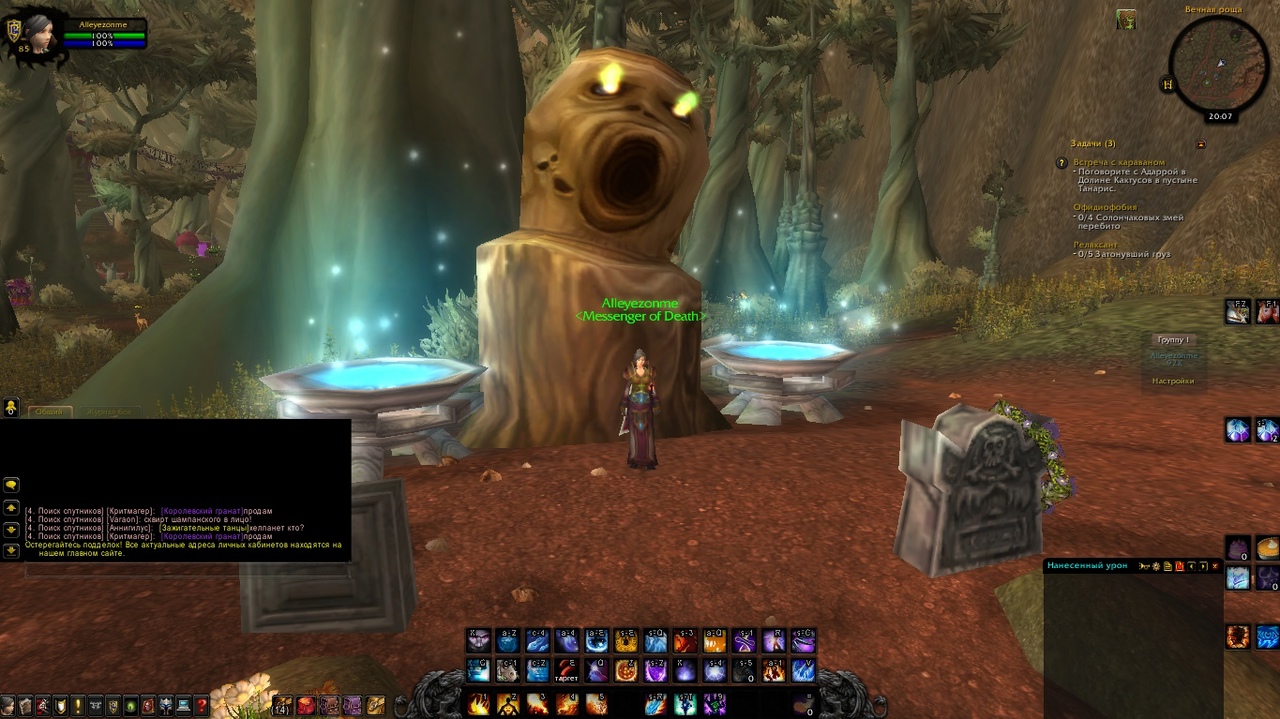Screen dimensions: 1280x719
Task: Open Настройки under the group frame
Action: click(x=1173, y=381)
